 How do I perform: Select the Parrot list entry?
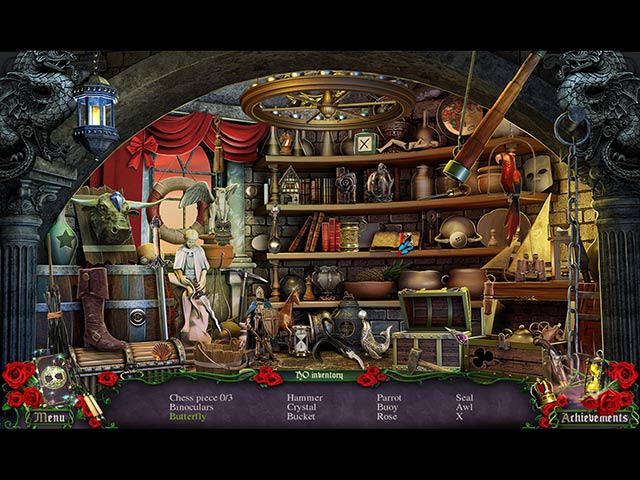389,397
